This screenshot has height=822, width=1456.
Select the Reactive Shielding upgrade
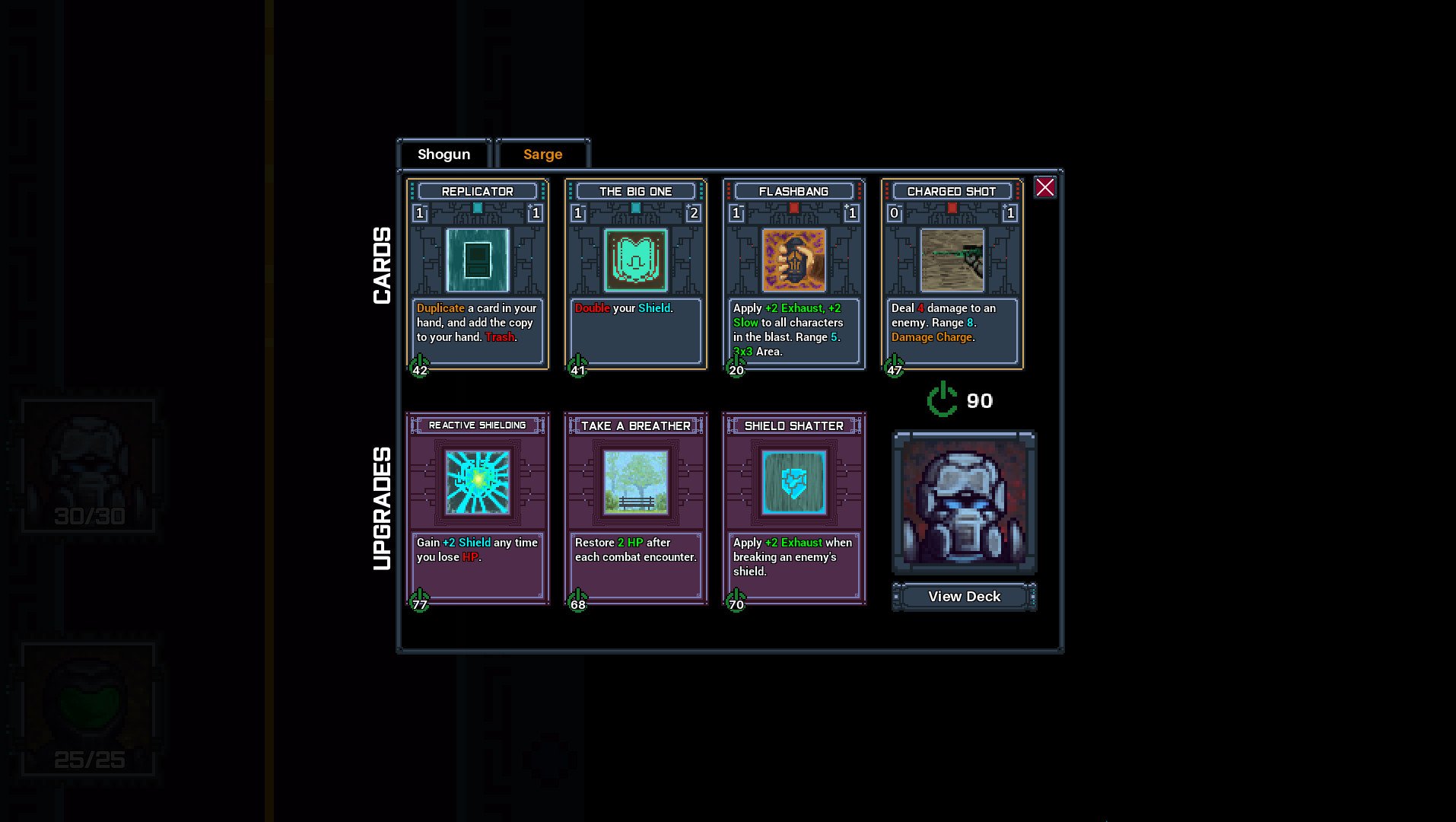point(478,508)
